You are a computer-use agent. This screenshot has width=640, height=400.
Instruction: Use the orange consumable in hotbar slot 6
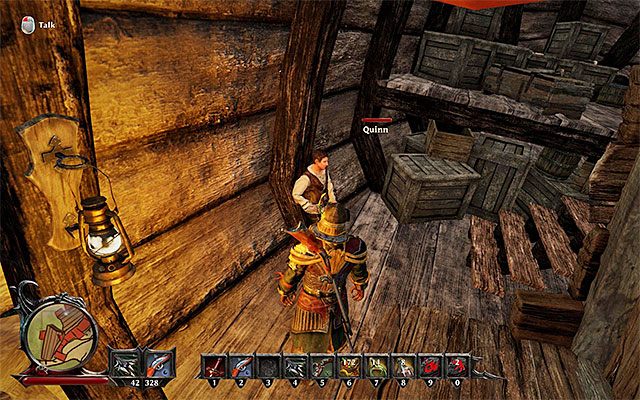click(348, 366)
